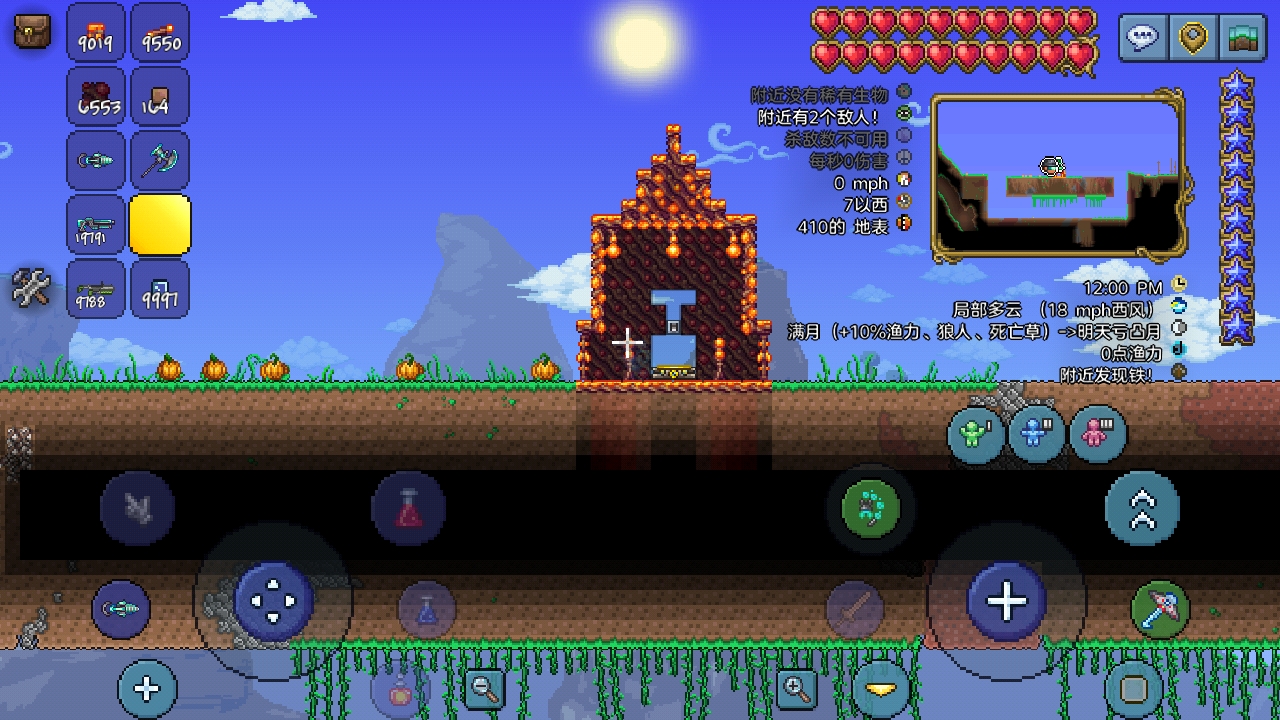Click the minimap
This screenshot has width=1280, height=720.
pyautogui.click(x=1058, y=176)
